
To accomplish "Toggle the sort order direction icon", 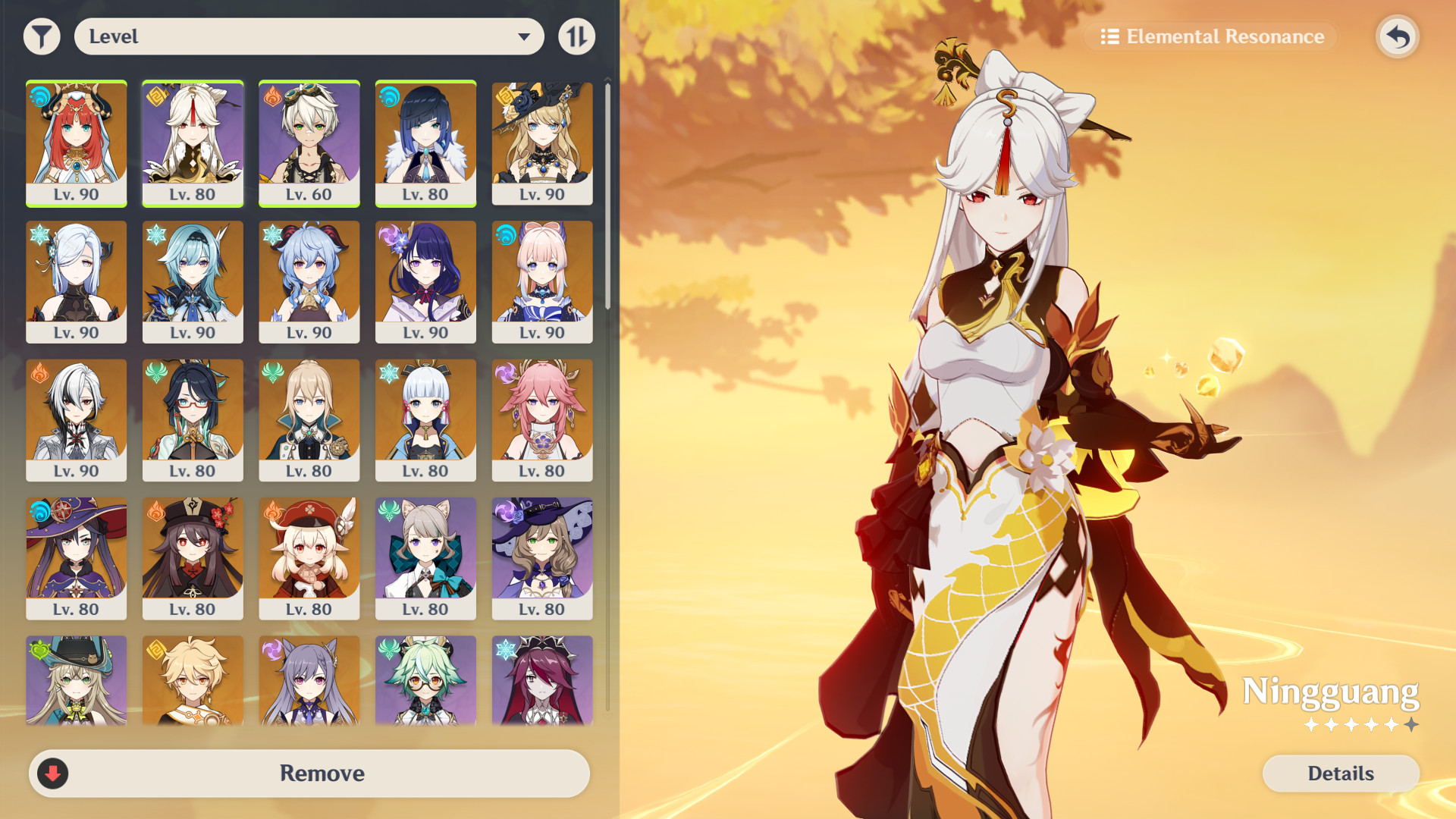I will 576,36.
